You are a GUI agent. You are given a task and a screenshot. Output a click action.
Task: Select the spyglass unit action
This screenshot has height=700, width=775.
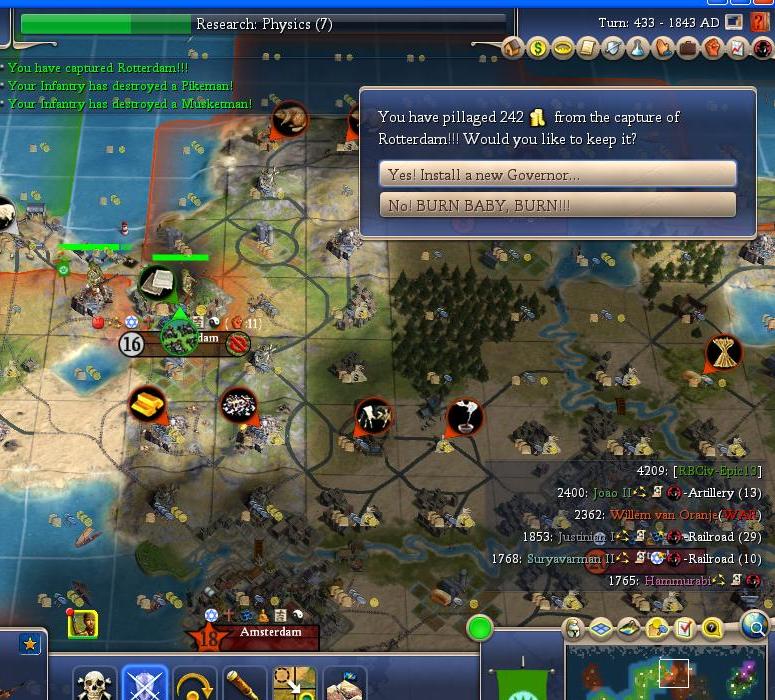[244, 686]
